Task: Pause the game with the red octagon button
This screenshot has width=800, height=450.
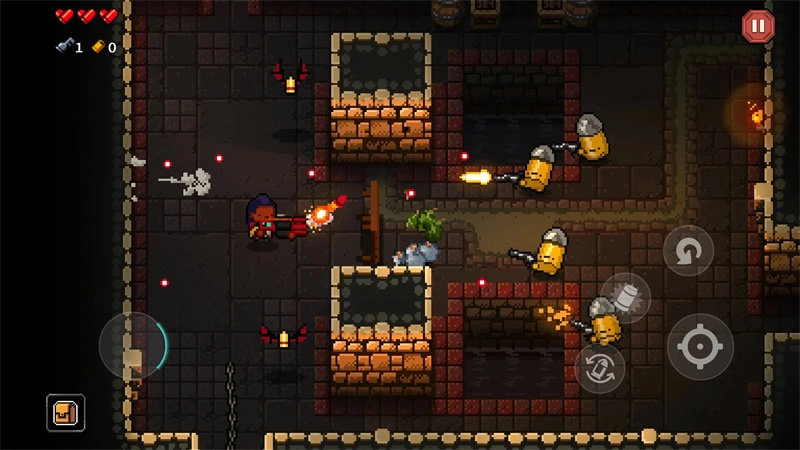Action: coord(758,26)
